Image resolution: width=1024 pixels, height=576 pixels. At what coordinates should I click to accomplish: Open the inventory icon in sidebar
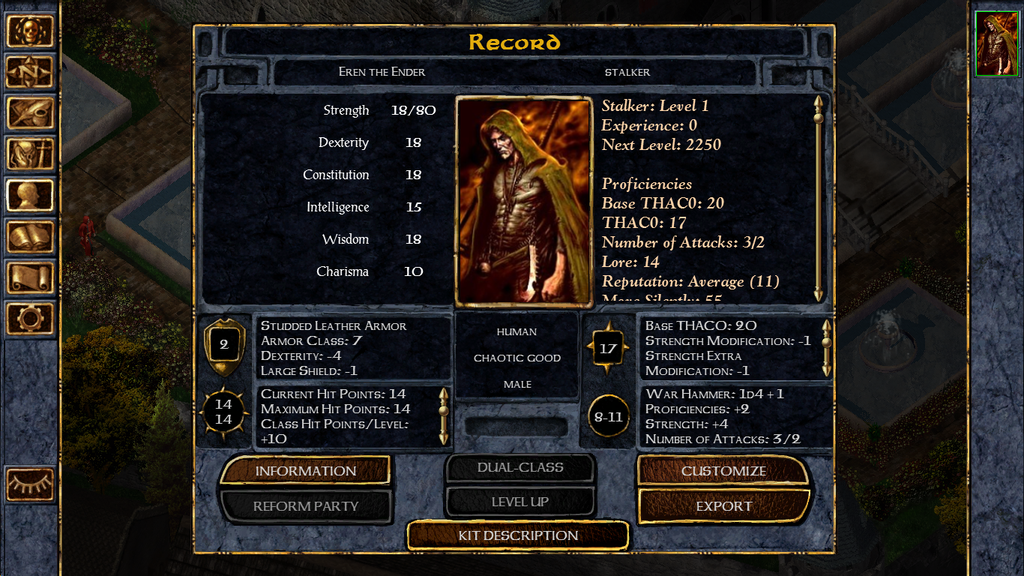(x=30, y=154)
